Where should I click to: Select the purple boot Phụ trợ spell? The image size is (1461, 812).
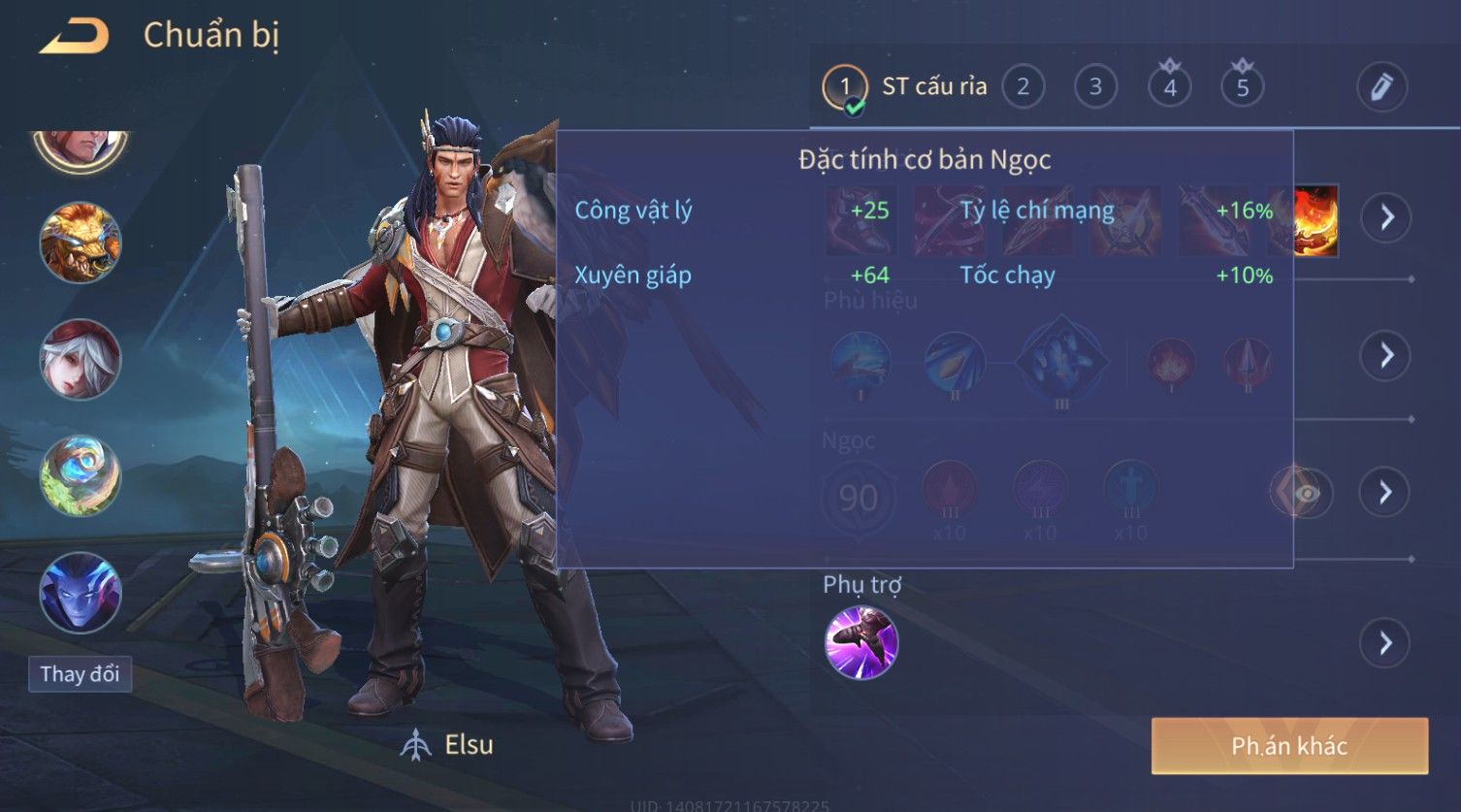point(860,642)
